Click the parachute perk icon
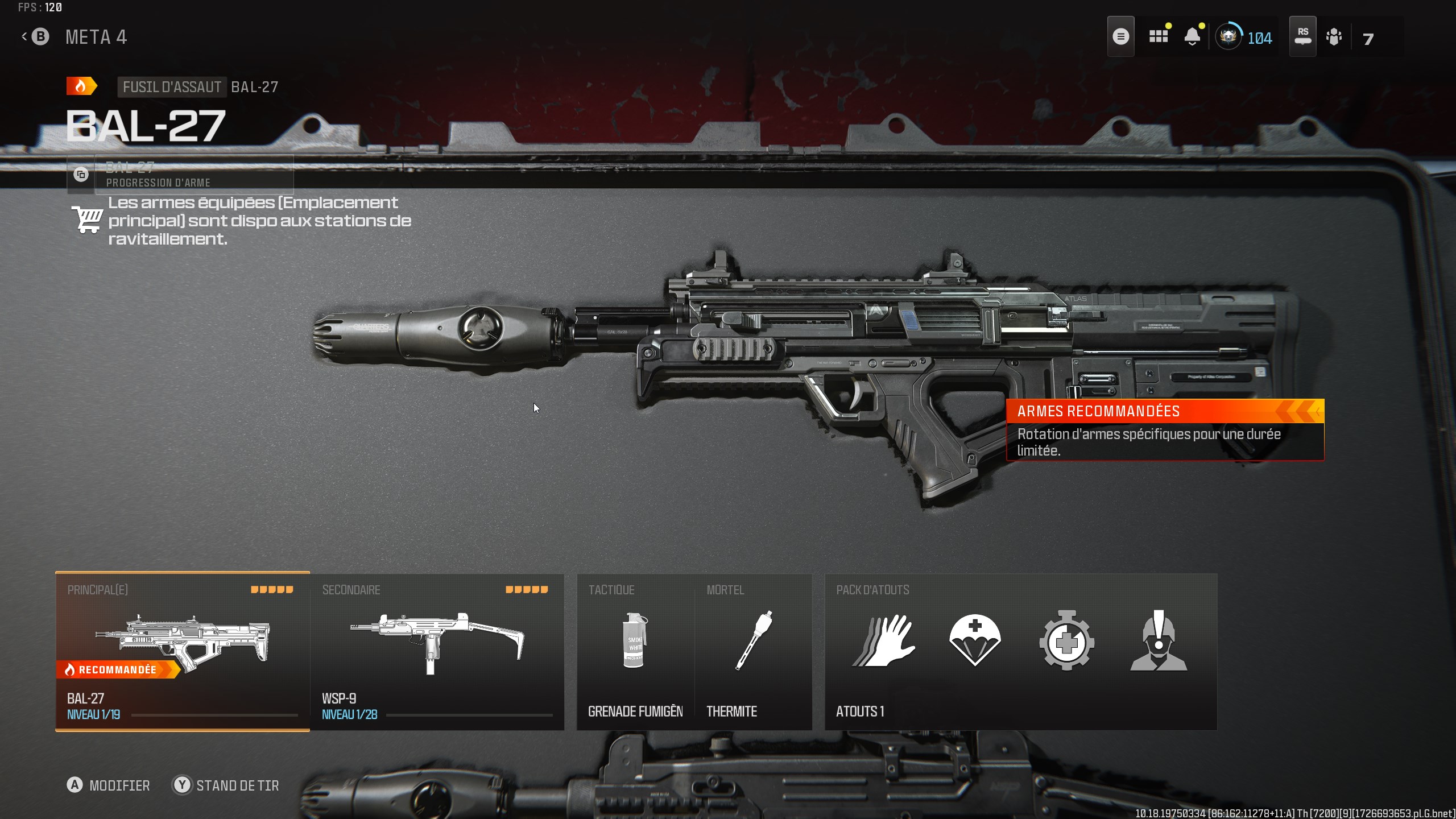 (975, 641)
